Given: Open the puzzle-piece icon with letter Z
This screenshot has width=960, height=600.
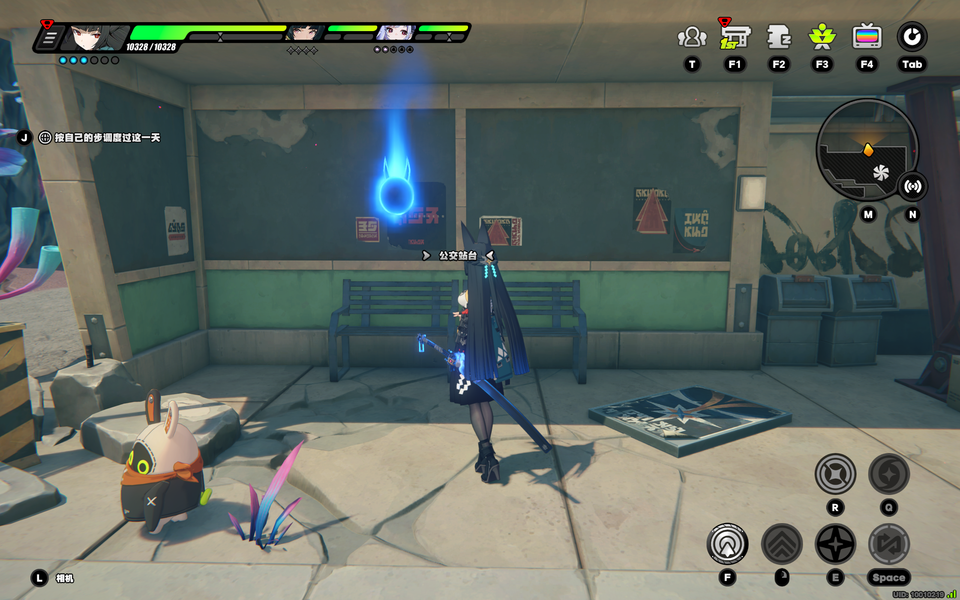Looking at the screenshot, I should point(779,38).
